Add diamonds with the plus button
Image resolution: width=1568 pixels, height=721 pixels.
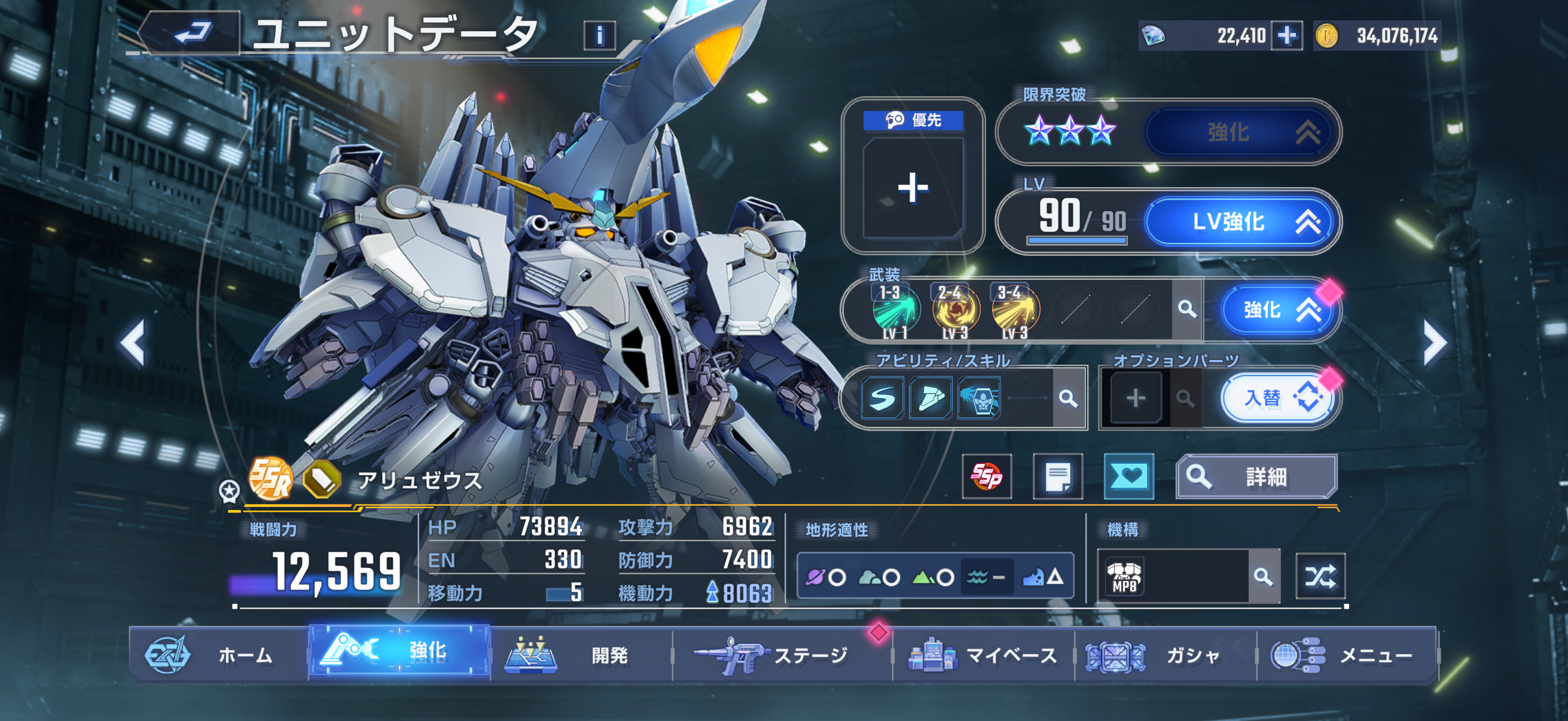[x=1286, y=36]
